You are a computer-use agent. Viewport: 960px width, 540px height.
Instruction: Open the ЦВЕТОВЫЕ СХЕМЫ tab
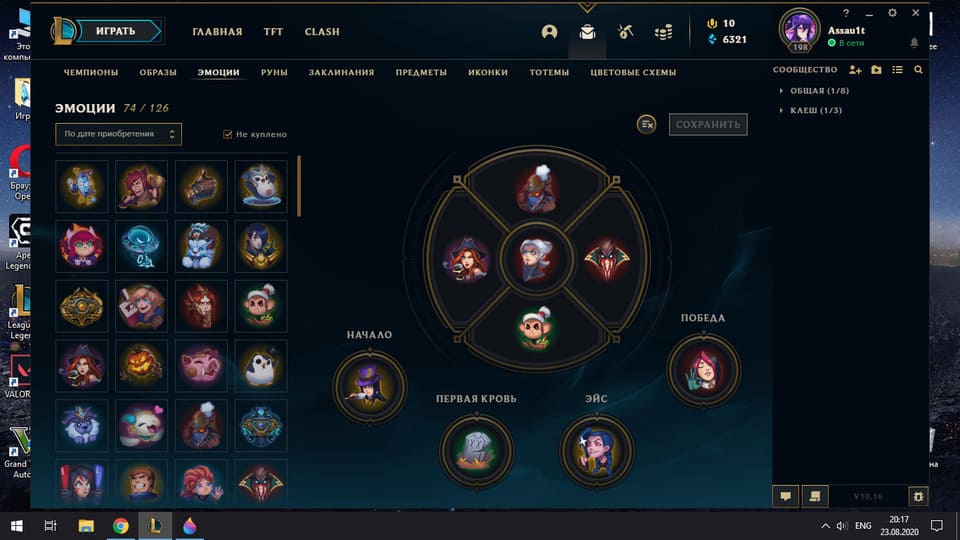633,72
